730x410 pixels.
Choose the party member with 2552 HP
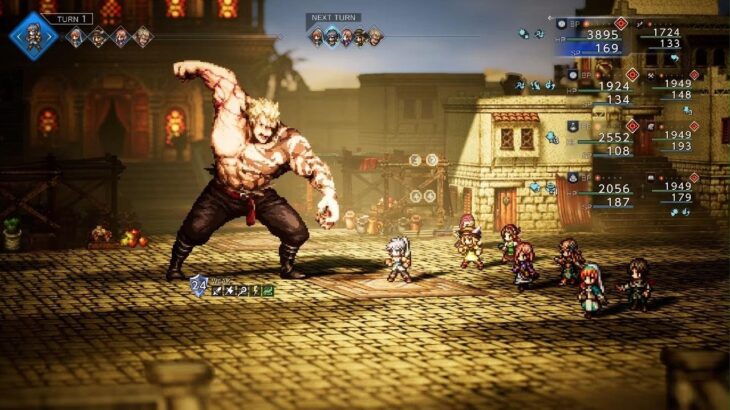coord(613,138)
